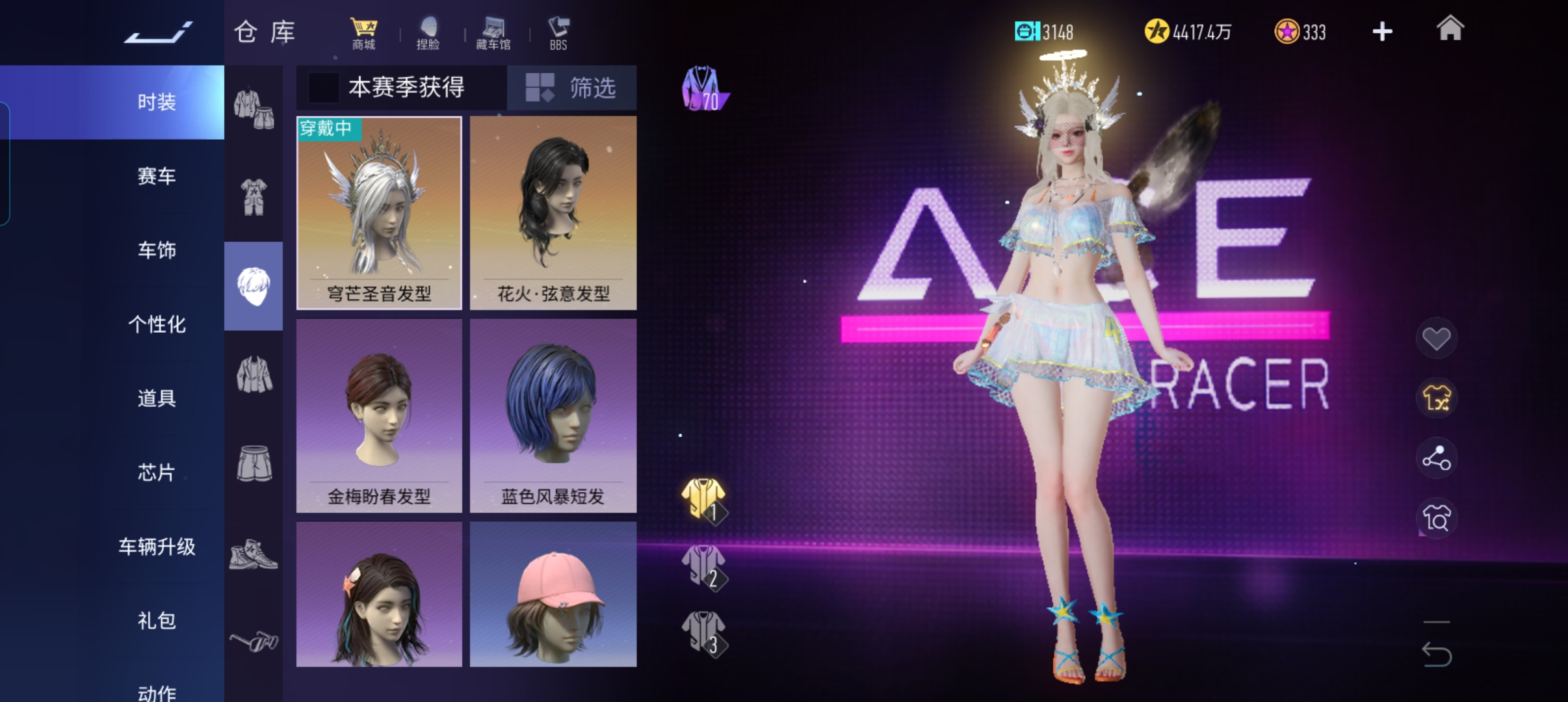Go to the 芯片 tab
1568x702 pixels.
click(x=157, y=473)
